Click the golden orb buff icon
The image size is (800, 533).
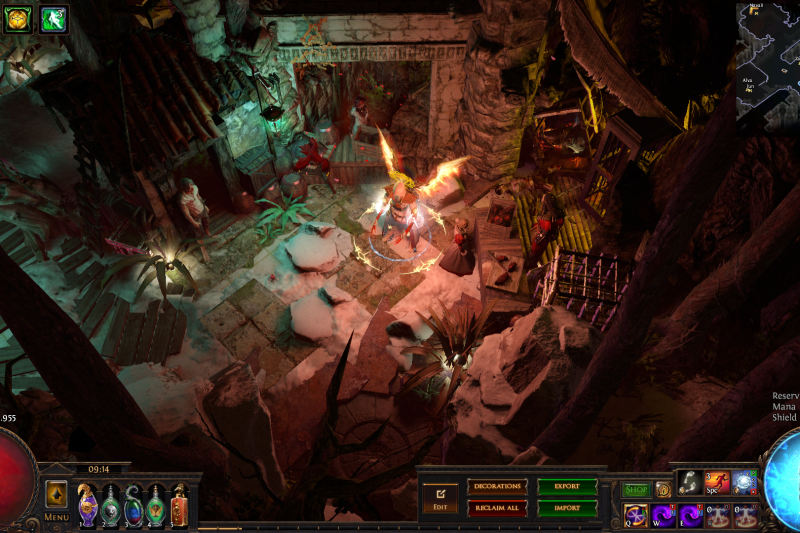click(x=18, y=18)
